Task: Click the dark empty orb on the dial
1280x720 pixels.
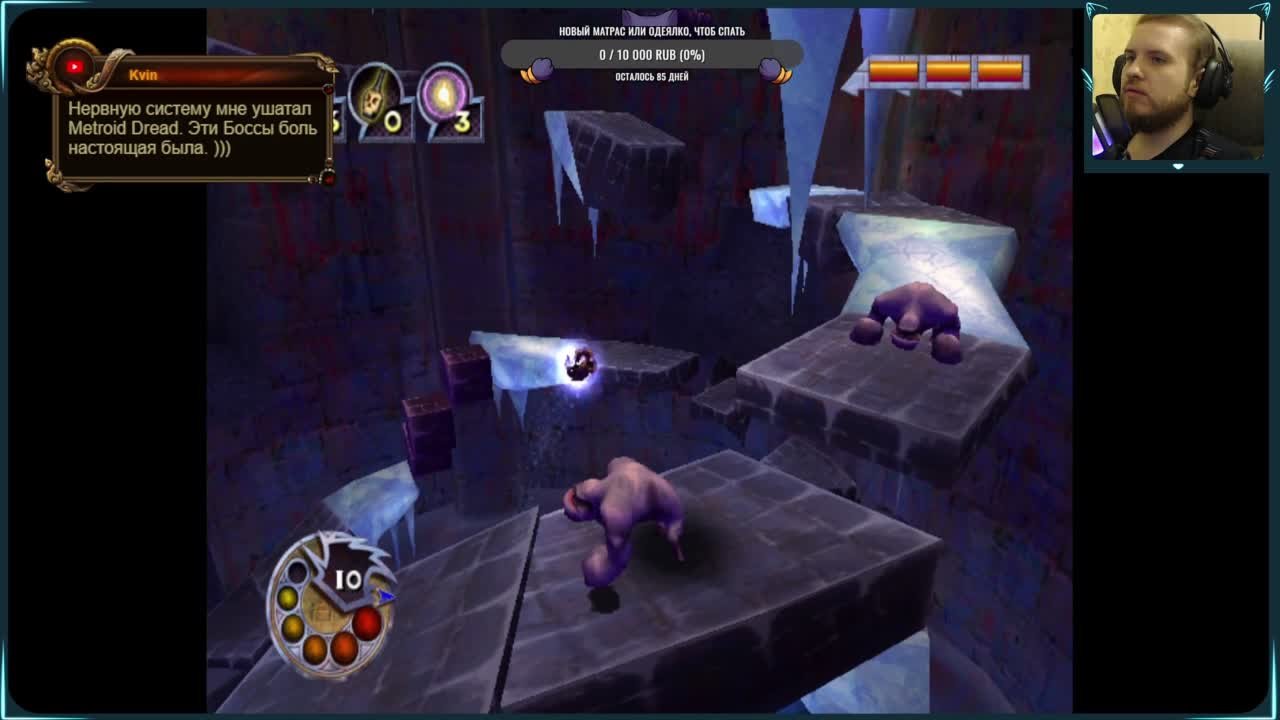Action: pyautogui.click(x=297, y=573)
